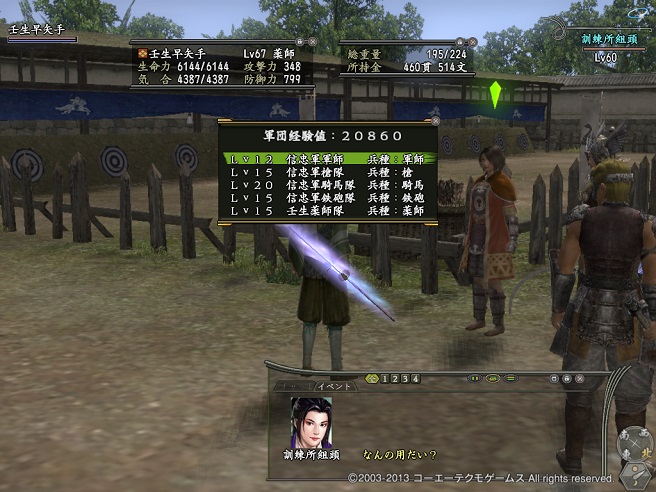Close the player status panel

312,42
